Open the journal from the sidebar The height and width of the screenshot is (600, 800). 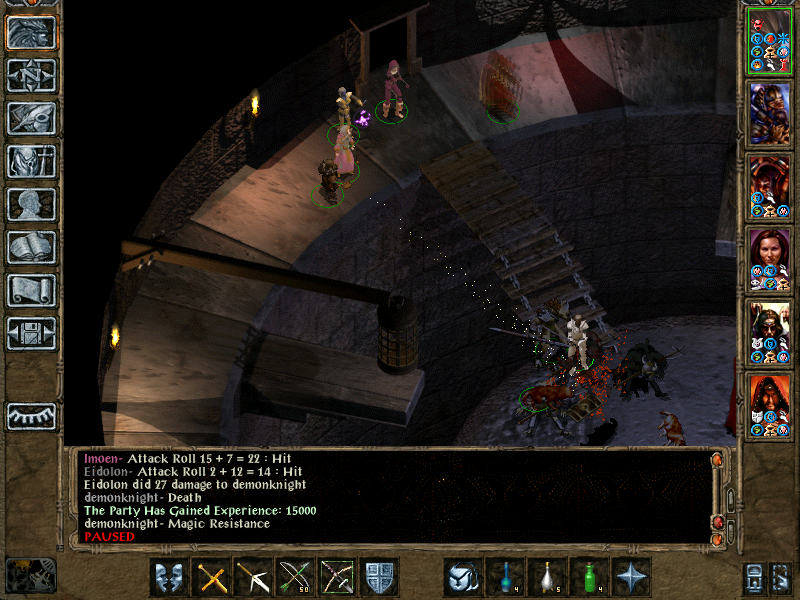pos(32,118)
